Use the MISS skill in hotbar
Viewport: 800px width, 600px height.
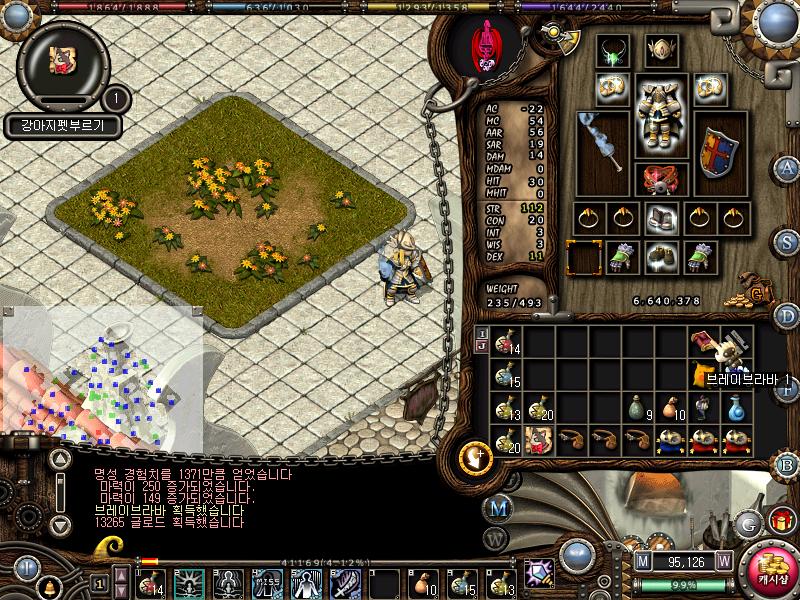[x=267, y=581]
